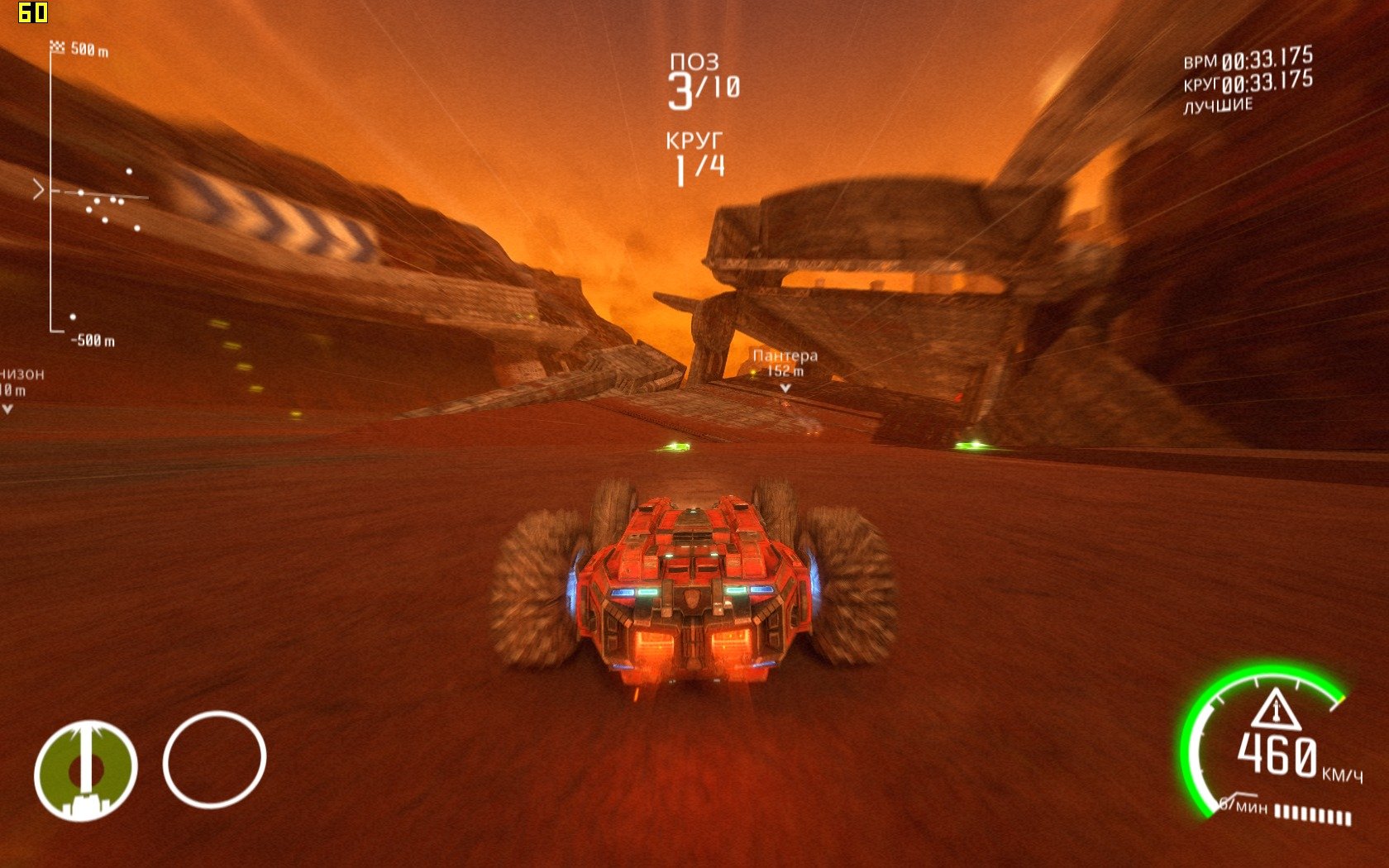Click the empty circular pickup slot
This screenshot has width=1389, height=868.
pyautogui.click(x=214, y=760)
